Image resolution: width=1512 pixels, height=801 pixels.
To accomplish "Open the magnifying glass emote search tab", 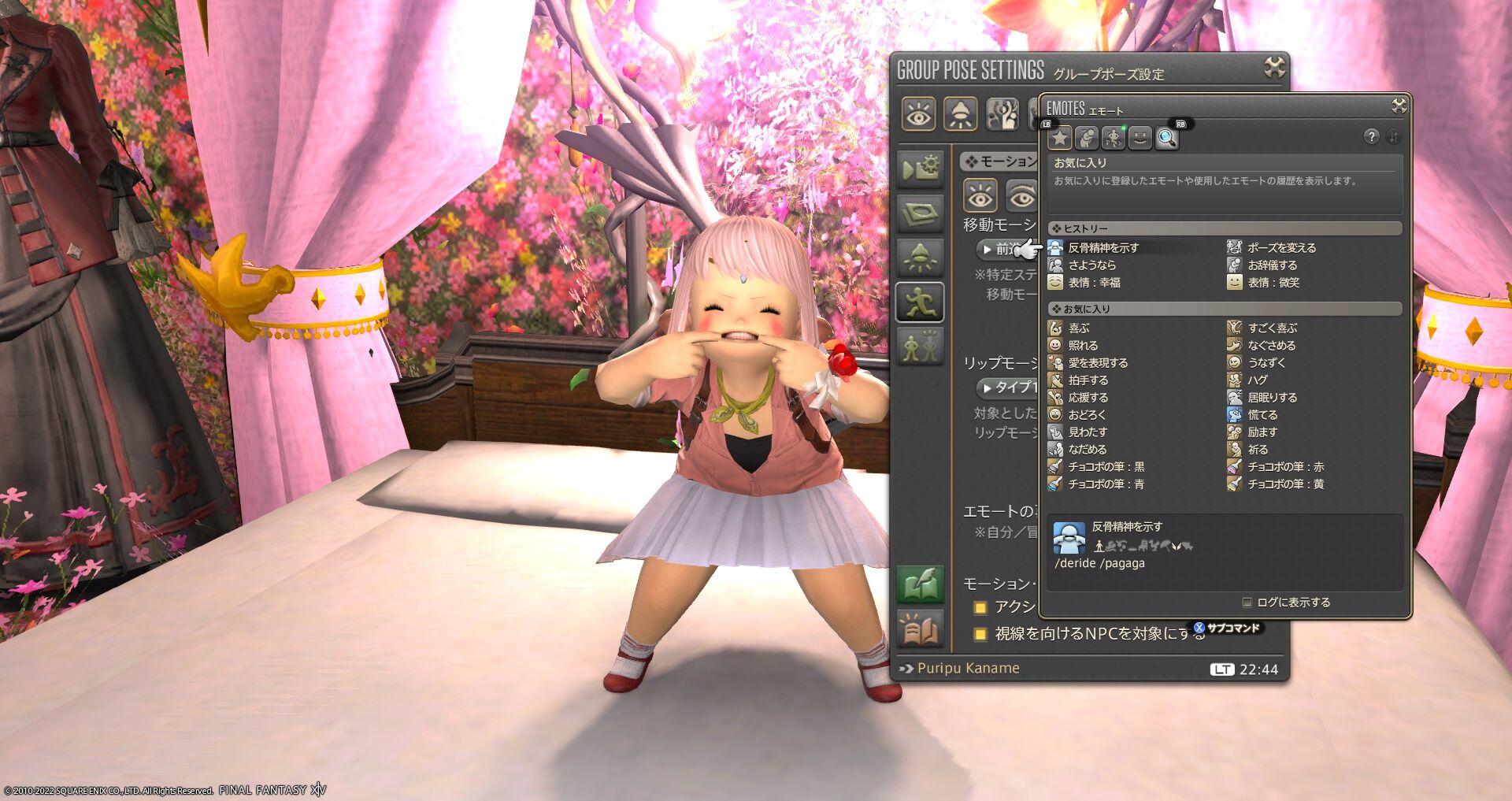I will pyautogui.click(x=1168, y=138).
